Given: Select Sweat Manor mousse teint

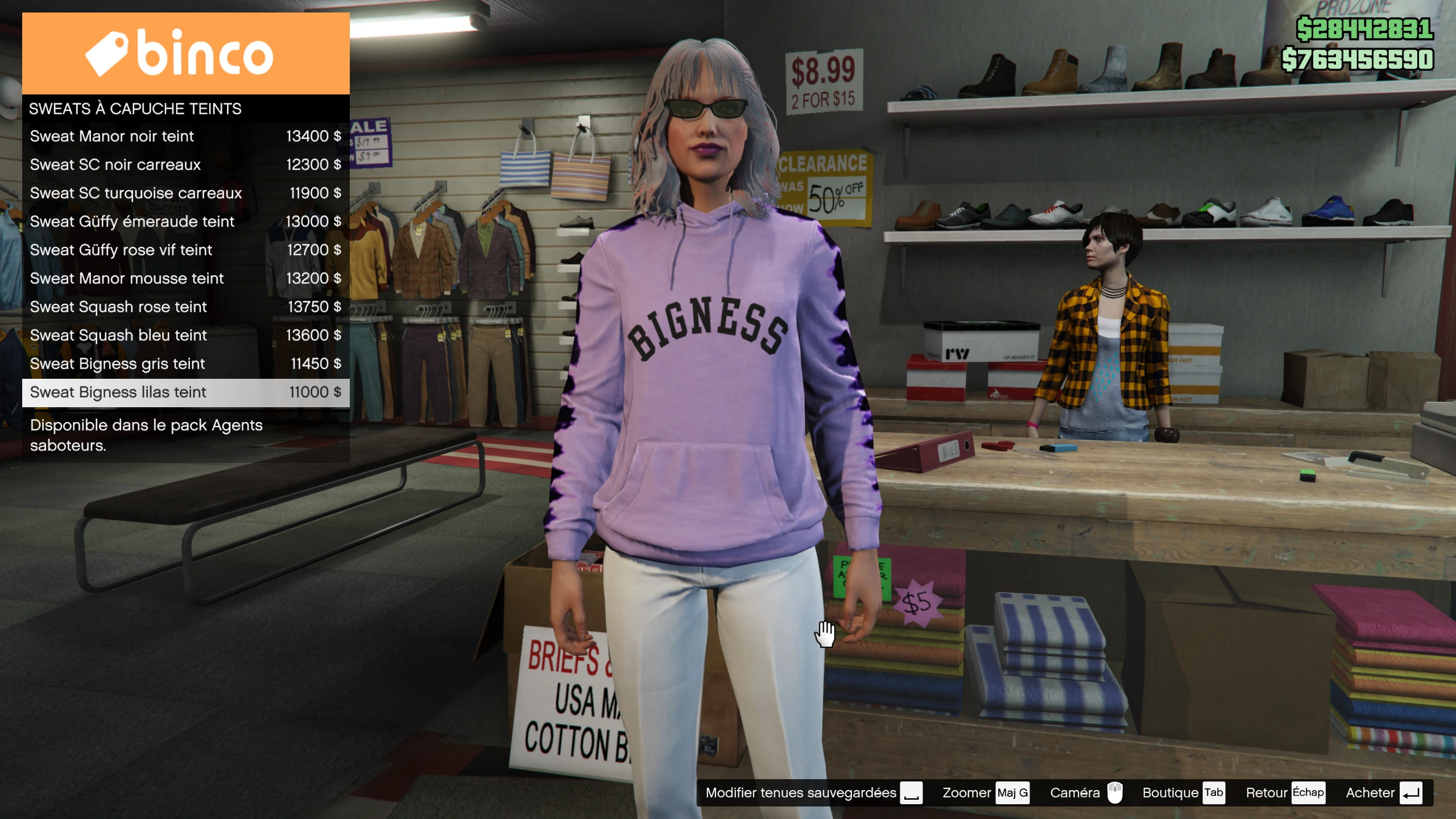Looking at the screenshot, I should pos(185,279).
